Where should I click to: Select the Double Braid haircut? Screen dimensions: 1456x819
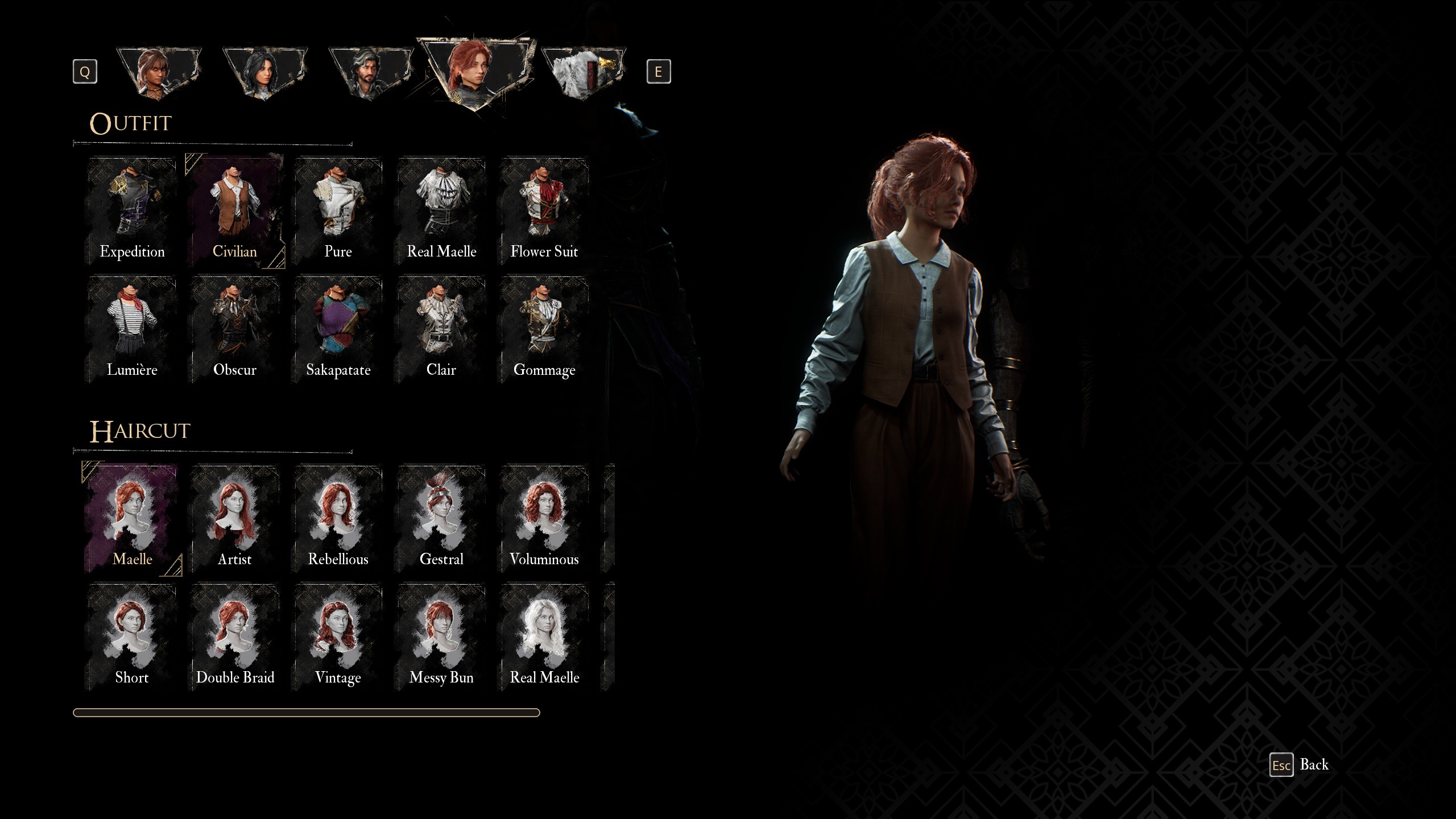click(x=235, y=636)
